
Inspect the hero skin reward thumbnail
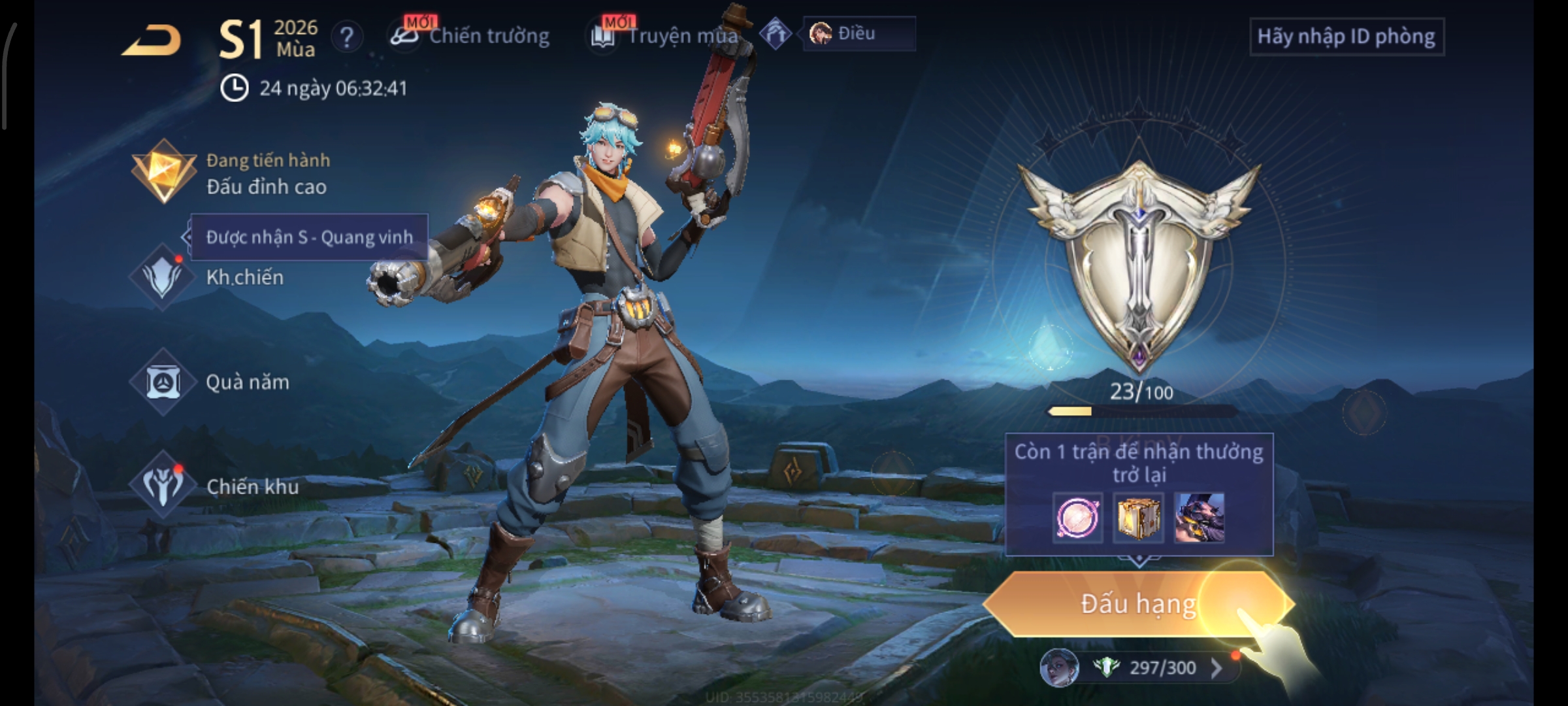[x=1199, y=518]
